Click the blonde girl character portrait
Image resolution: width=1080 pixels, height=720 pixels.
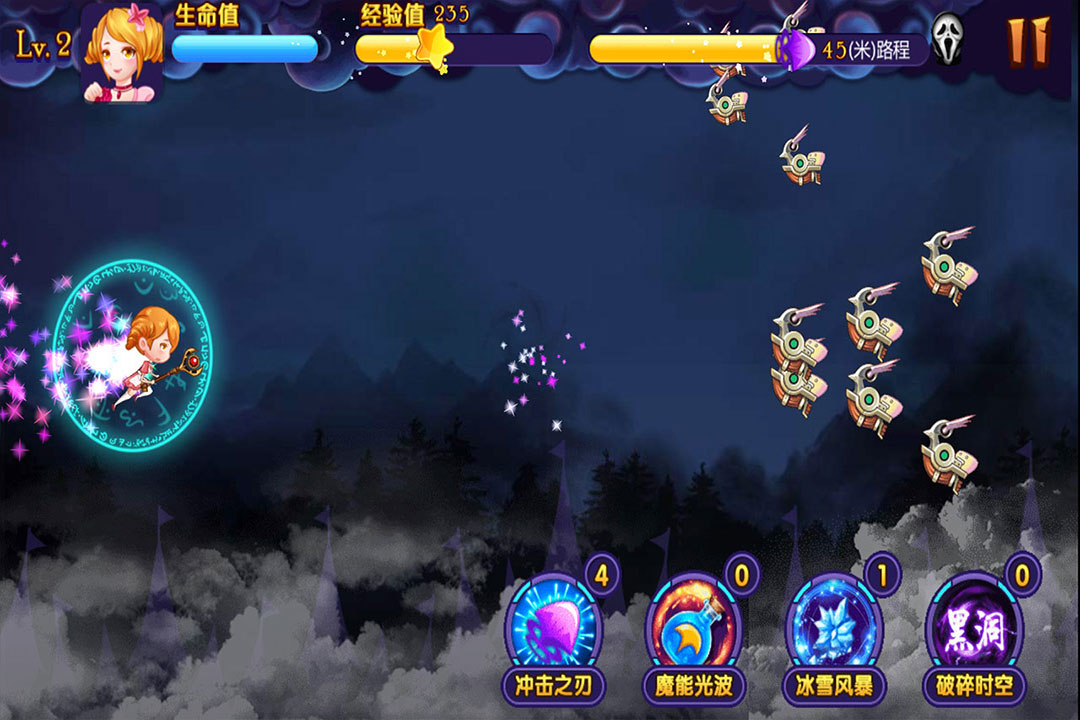tap(121, 51)
